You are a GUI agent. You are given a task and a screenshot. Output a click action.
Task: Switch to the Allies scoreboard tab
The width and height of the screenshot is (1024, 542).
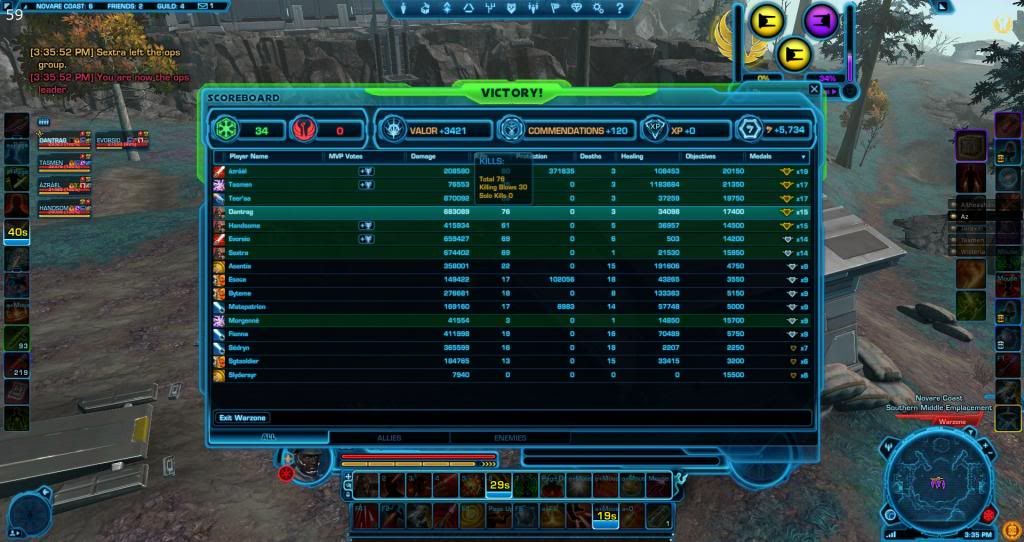[389, 437]
